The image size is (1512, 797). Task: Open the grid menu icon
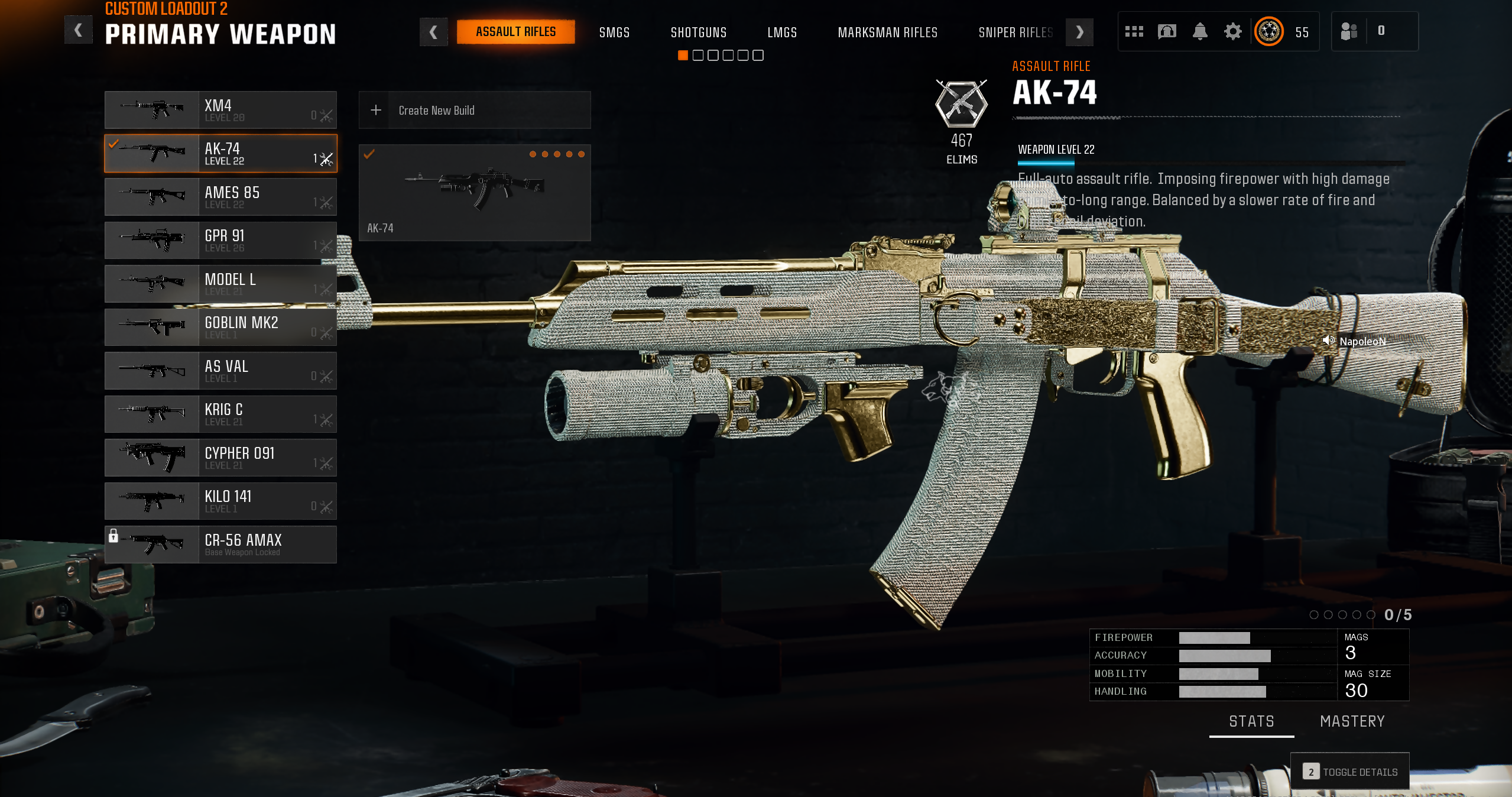point(1134,31)
